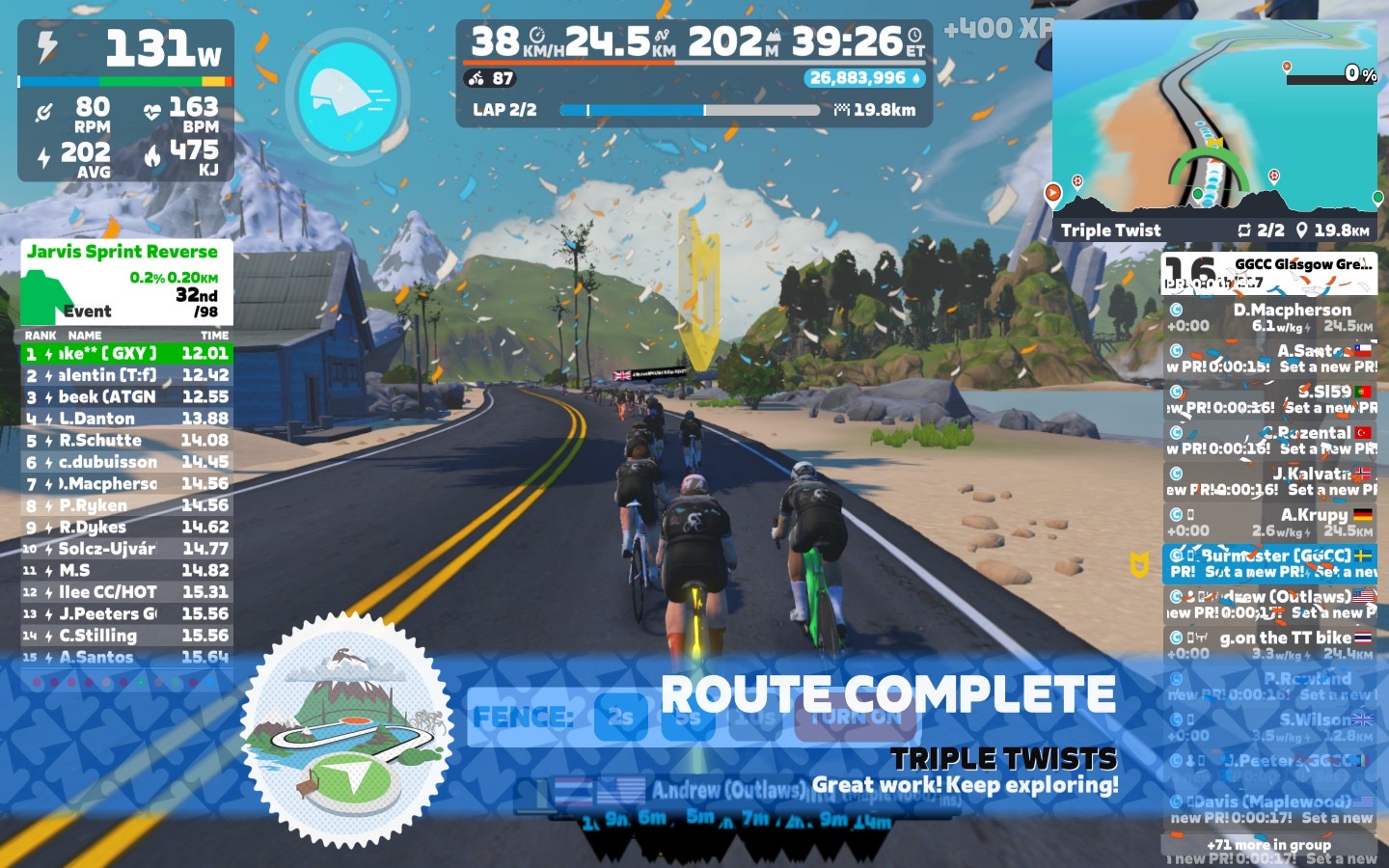Pick P.Rowland from the riders list

pyautogui.click(x=1269, y=686)
